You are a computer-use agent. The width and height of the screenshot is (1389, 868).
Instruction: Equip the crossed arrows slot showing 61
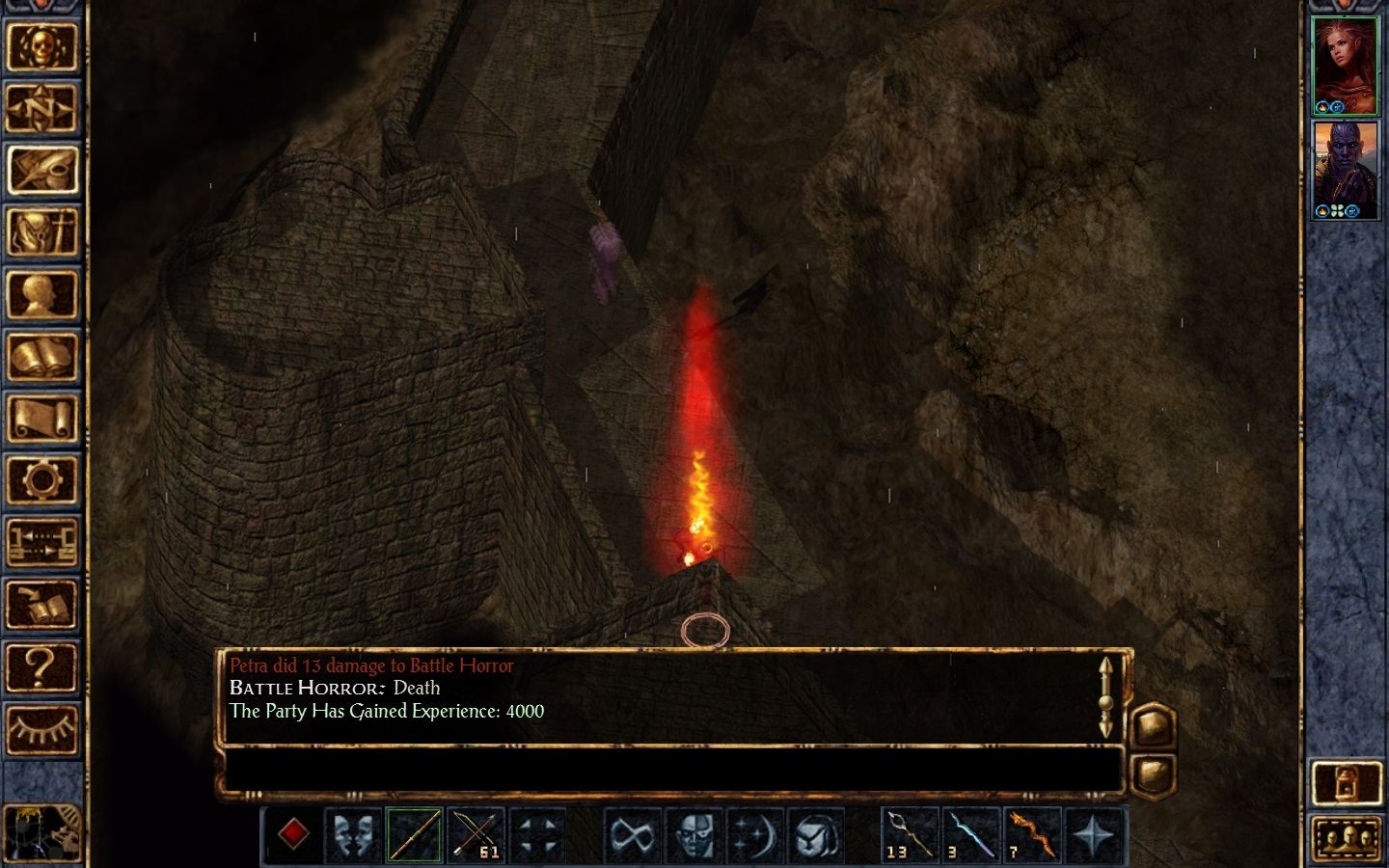[x=476, y=835]
